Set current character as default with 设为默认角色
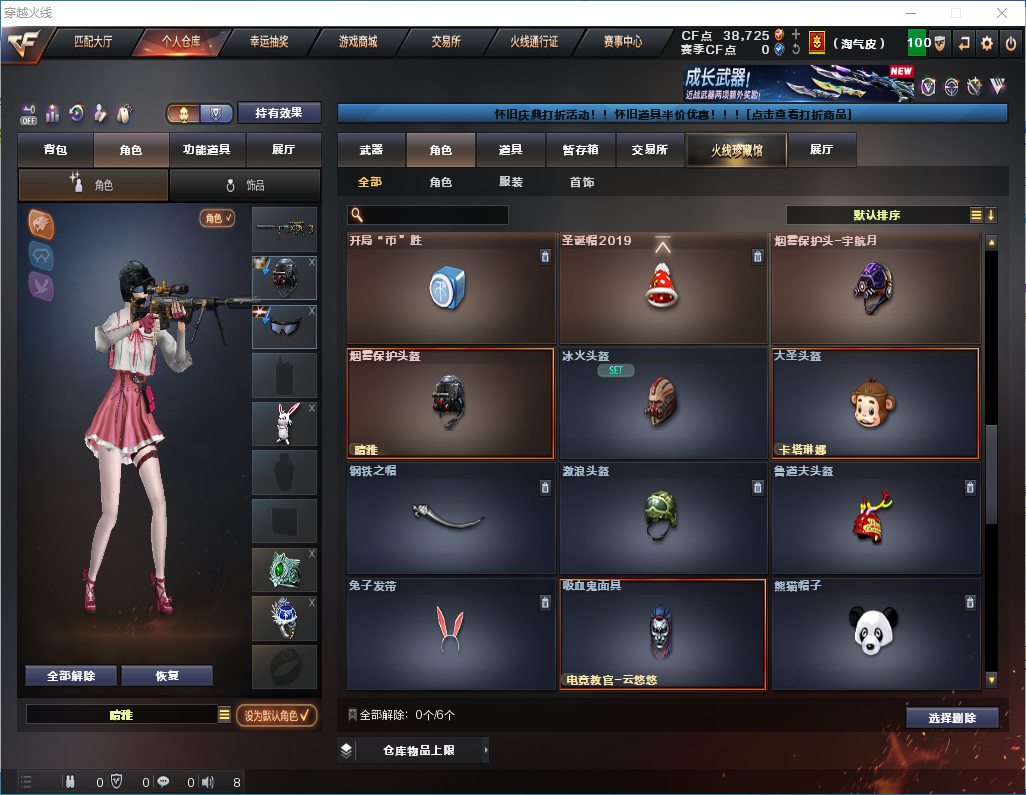 point(276,715)
